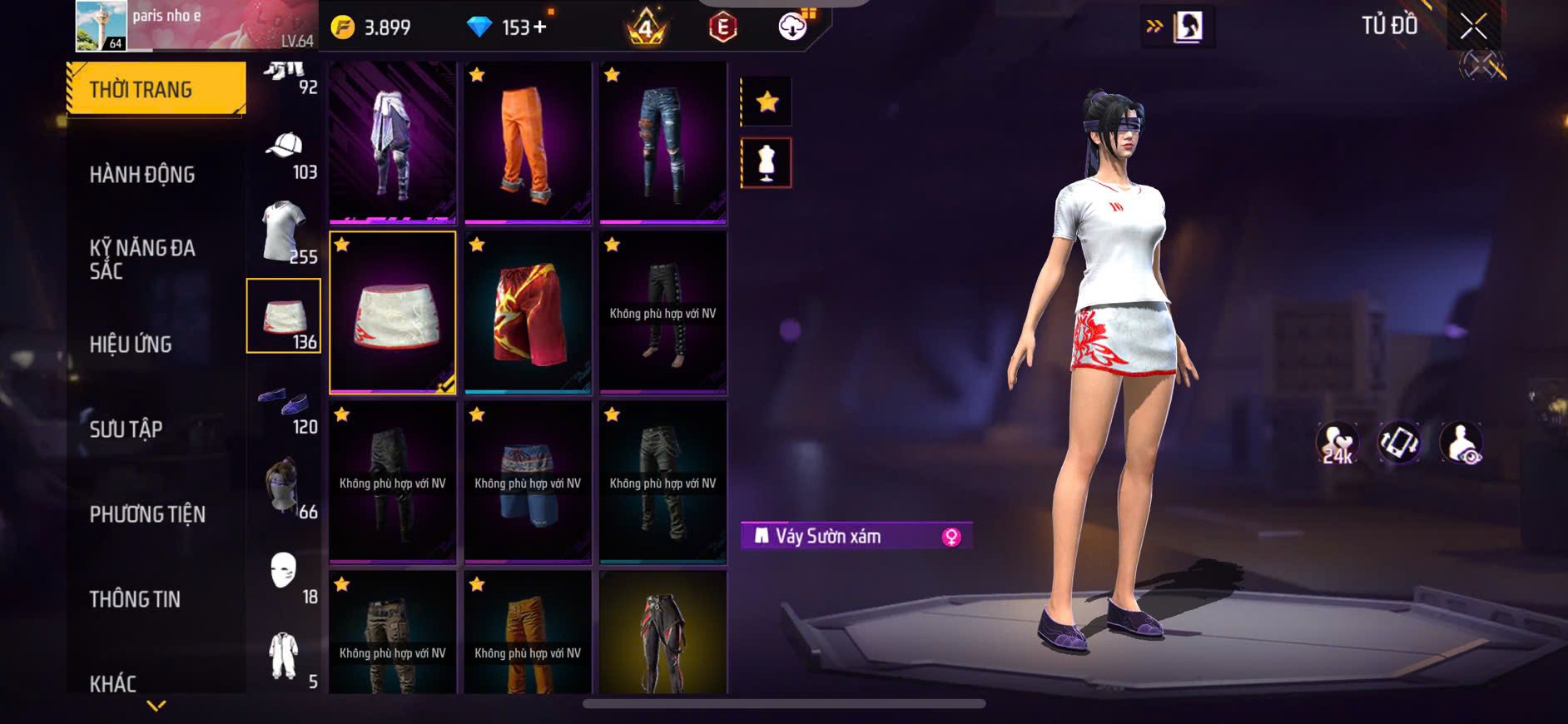Select the Phương Tiện menu entry

coord(147,514)
